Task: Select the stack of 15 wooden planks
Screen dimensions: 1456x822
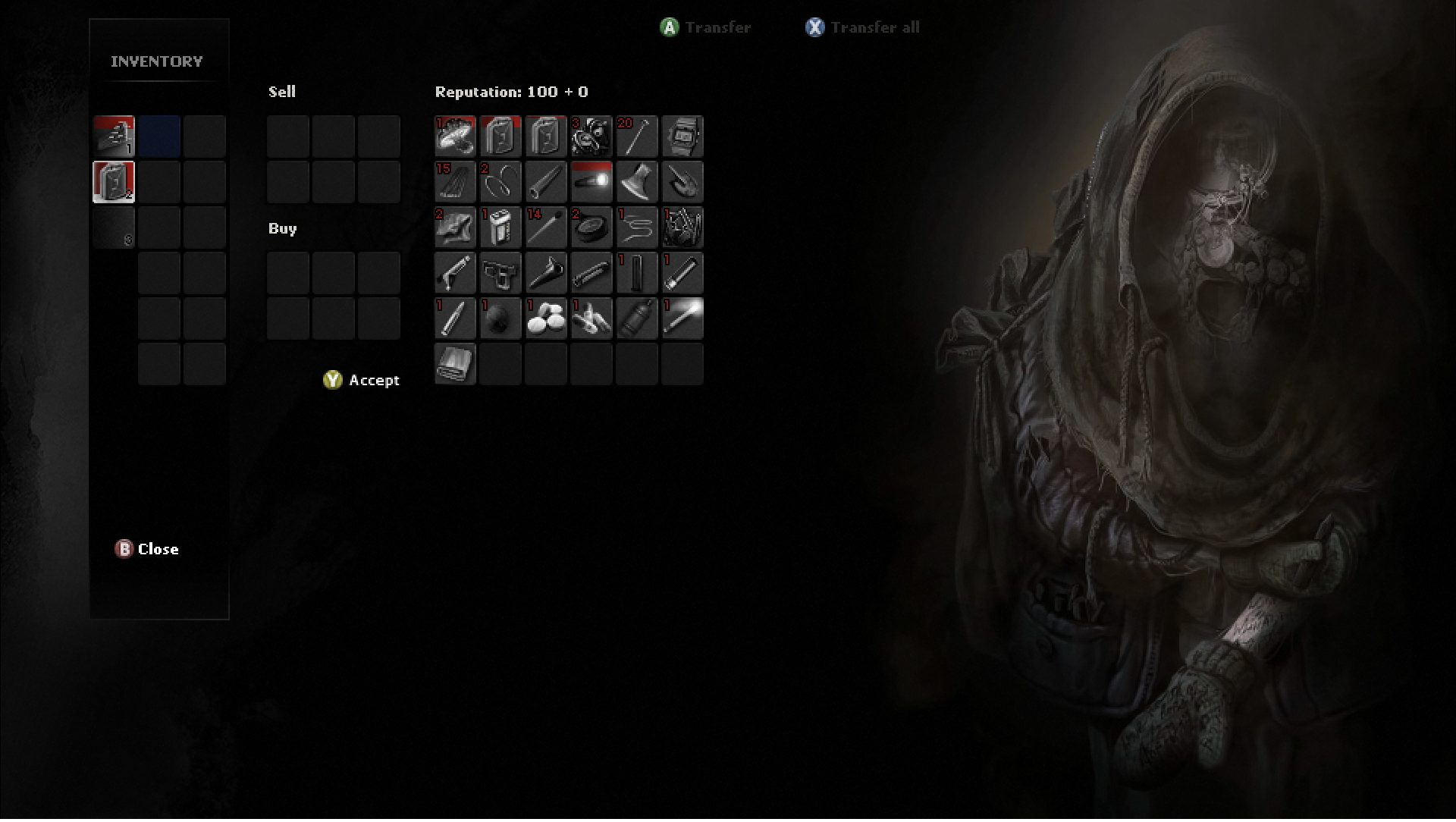Action: point(455,182)
